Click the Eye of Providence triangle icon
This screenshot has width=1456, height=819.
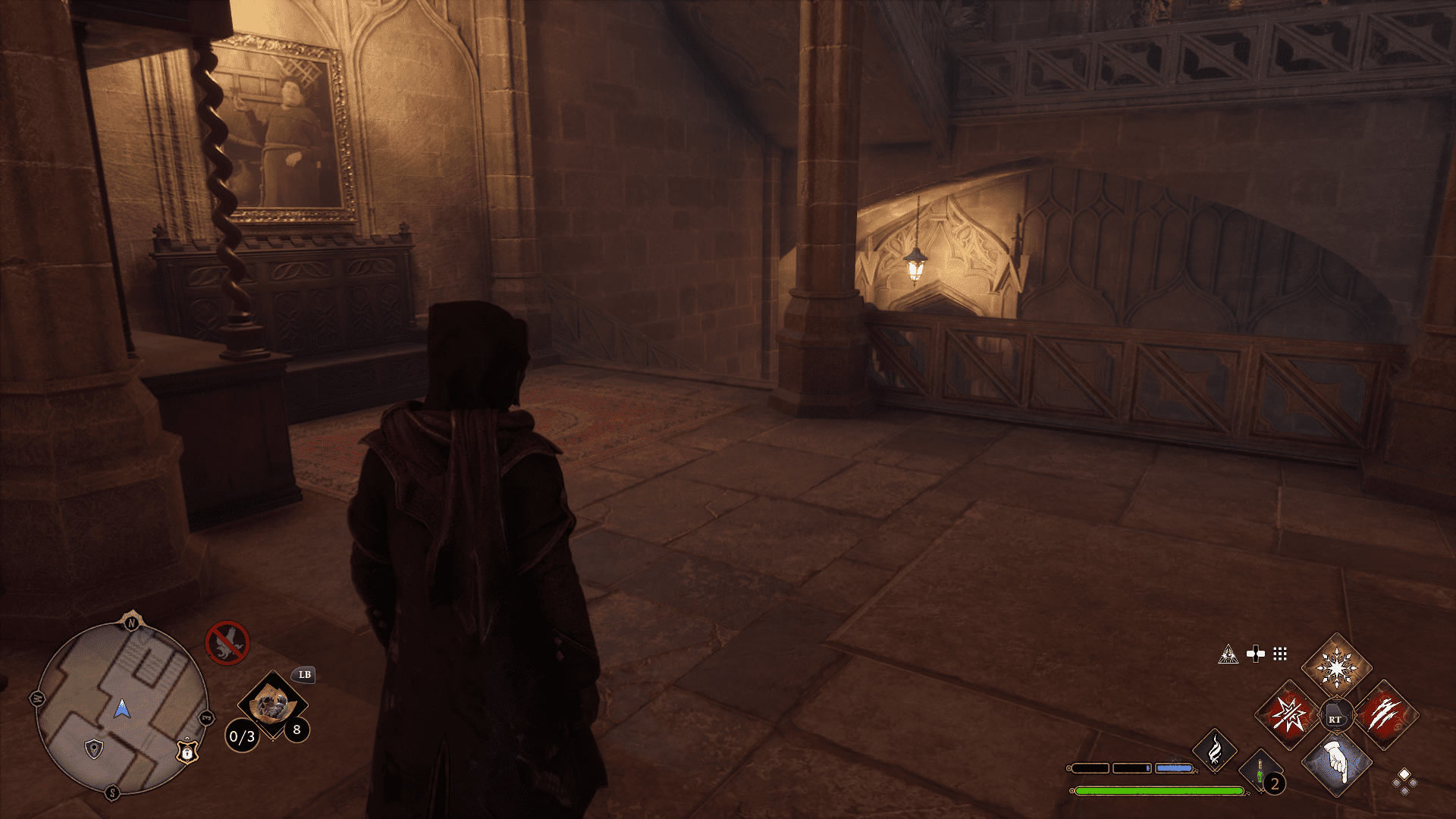pyautogui.click(x=1228, y=654)
